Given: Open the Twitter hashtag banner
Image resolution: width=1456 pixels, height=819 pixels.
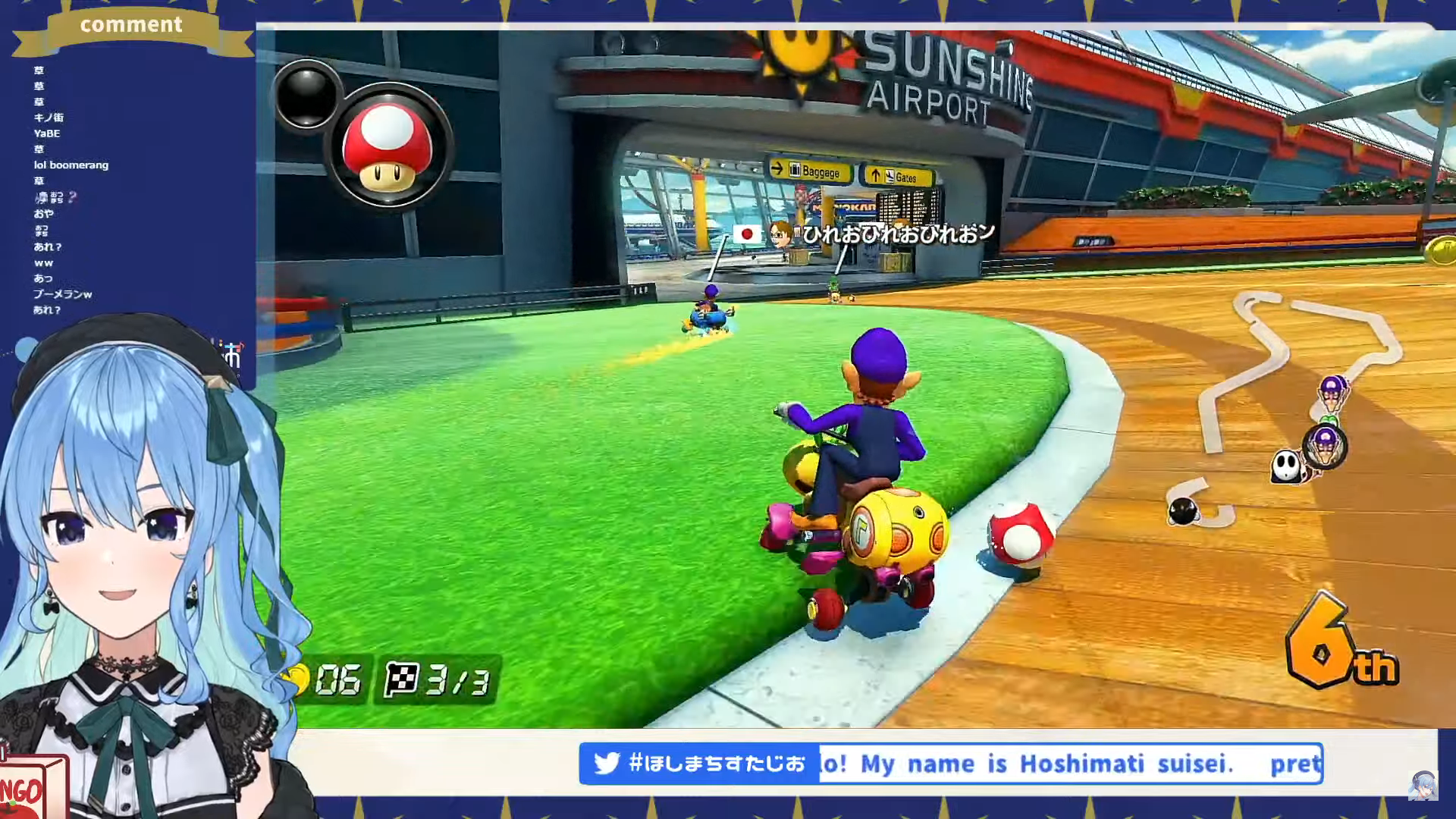Looking at the screenshot, I should [x=698, y=763].
